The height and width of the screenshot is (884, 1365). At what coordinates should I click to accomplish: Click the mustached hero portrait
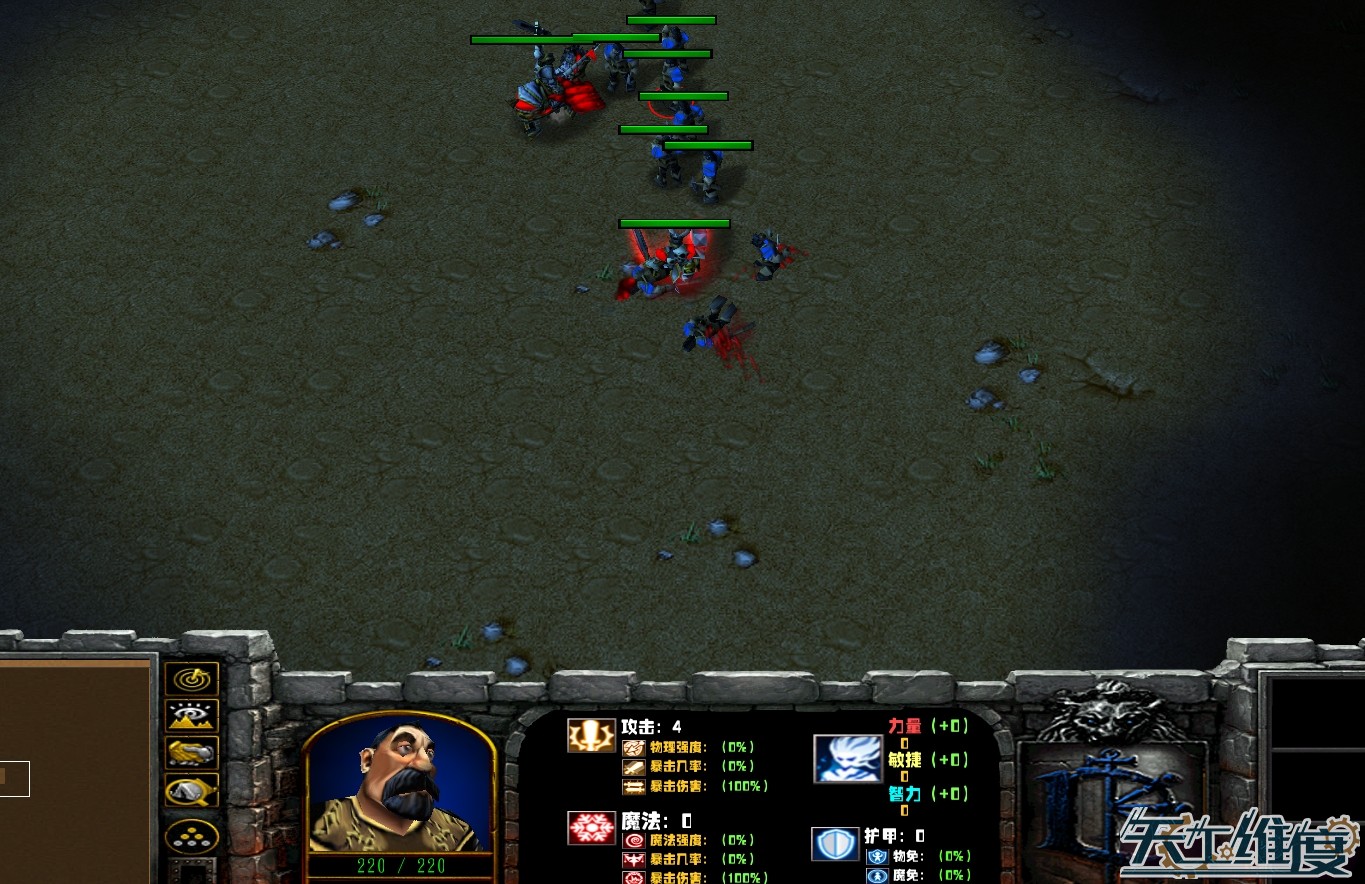click(398, 790)
